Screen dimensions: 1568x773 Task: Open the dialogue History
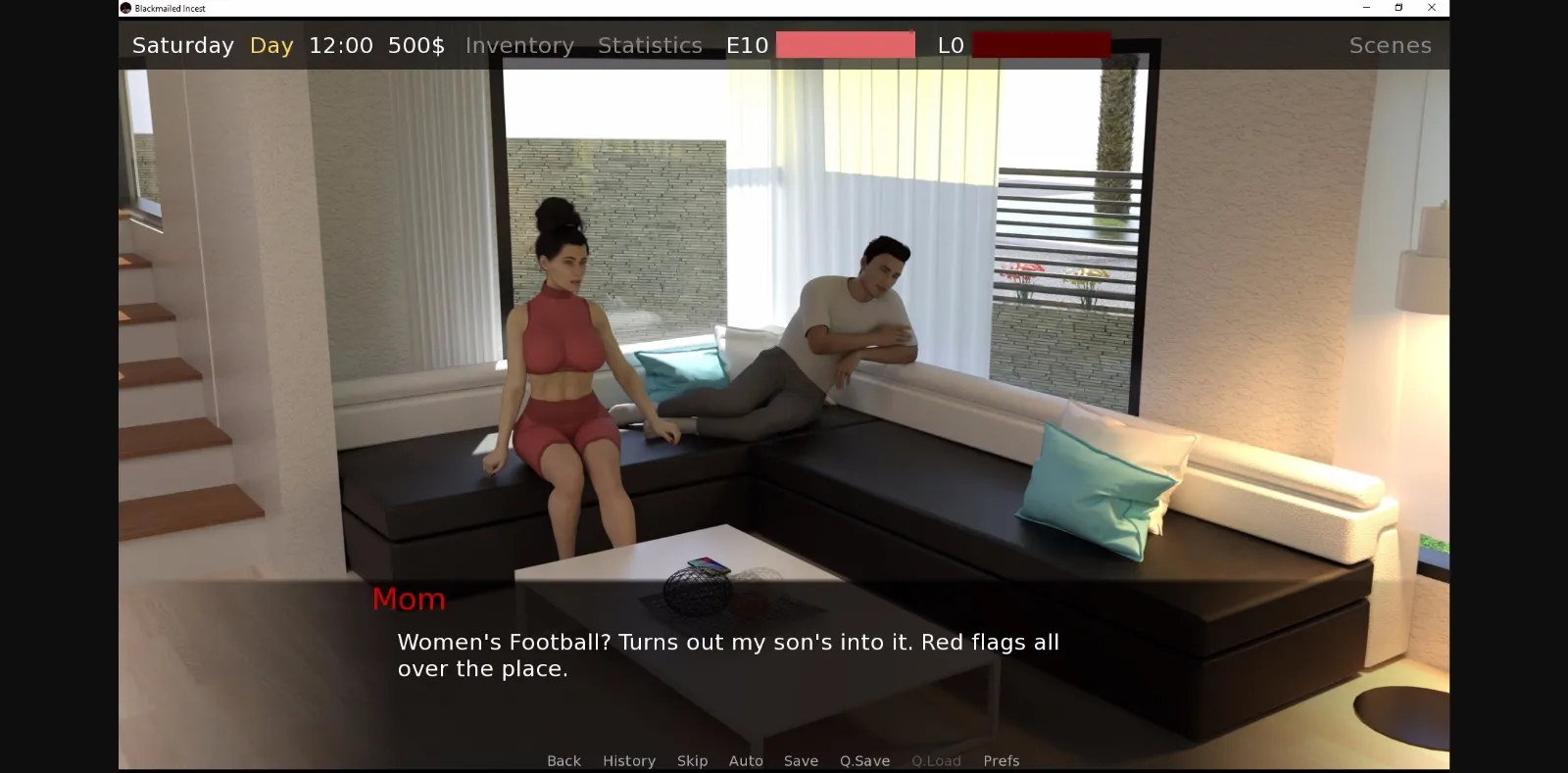click(628, 760)
